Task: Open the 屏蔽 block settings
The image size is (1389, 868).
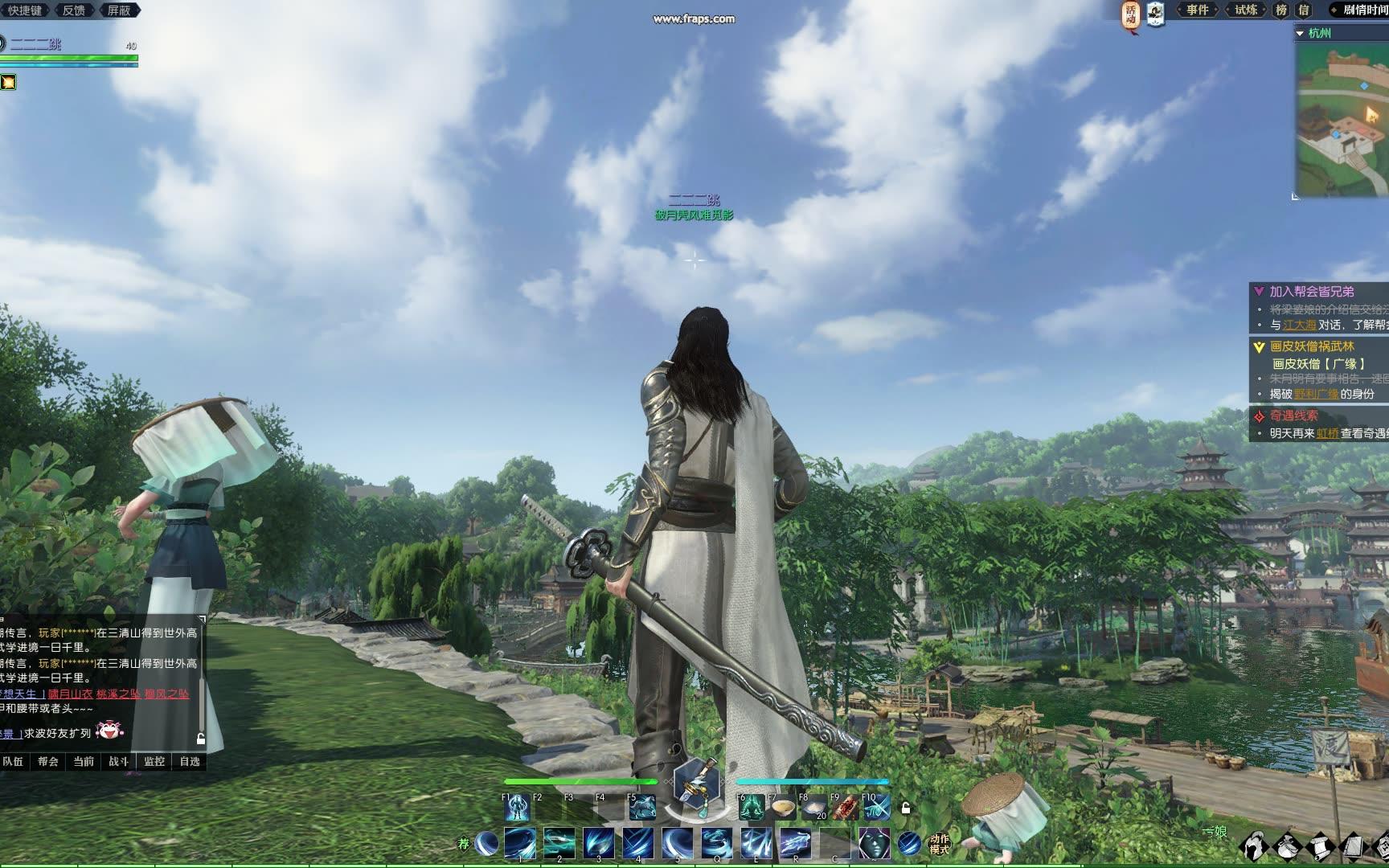Action: [x=119, y=10]
